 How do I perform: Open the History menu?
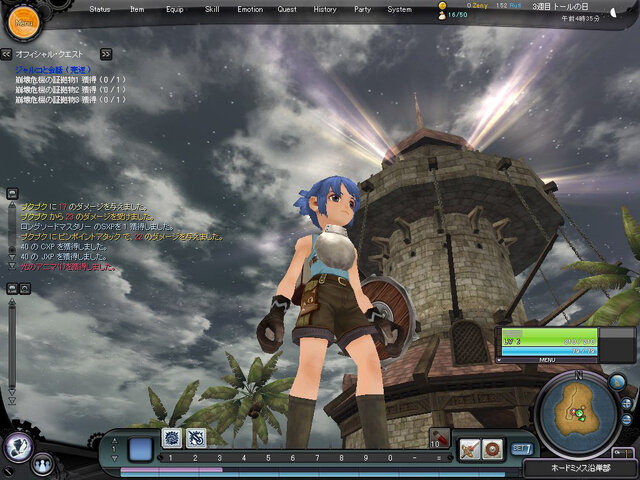click(325, 9)
